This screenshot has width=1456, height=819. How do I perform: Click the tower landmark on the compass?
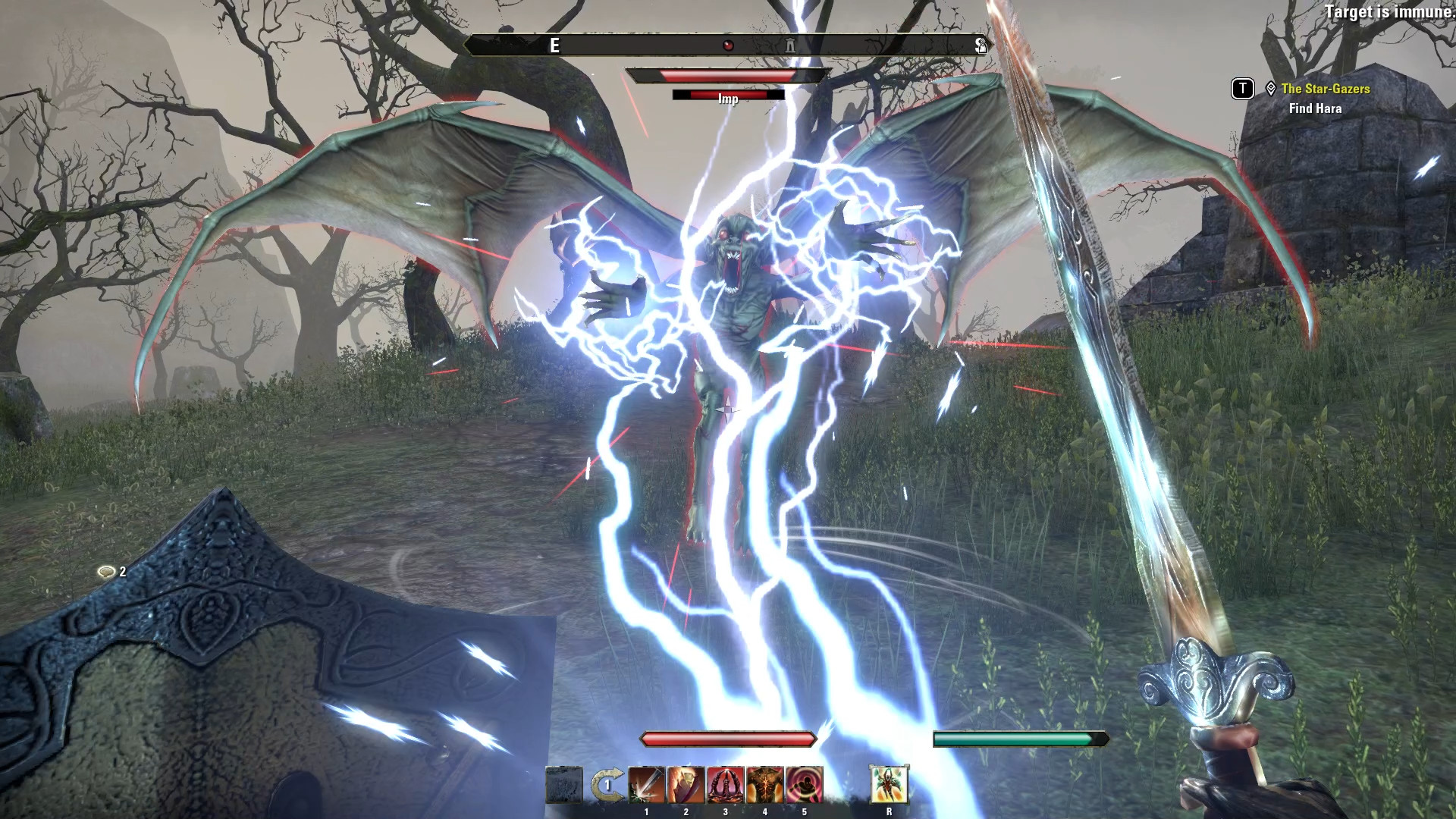coord(790,45)
